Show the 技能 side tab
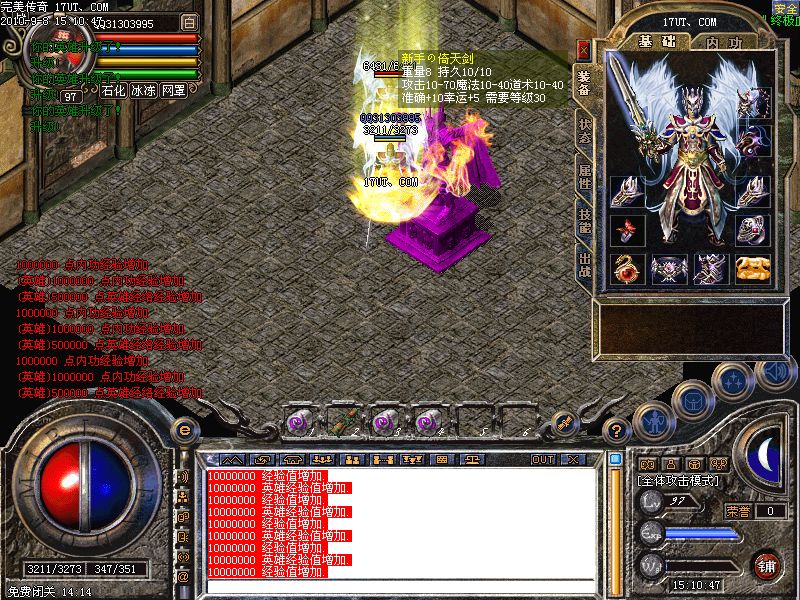 point(584,221)
